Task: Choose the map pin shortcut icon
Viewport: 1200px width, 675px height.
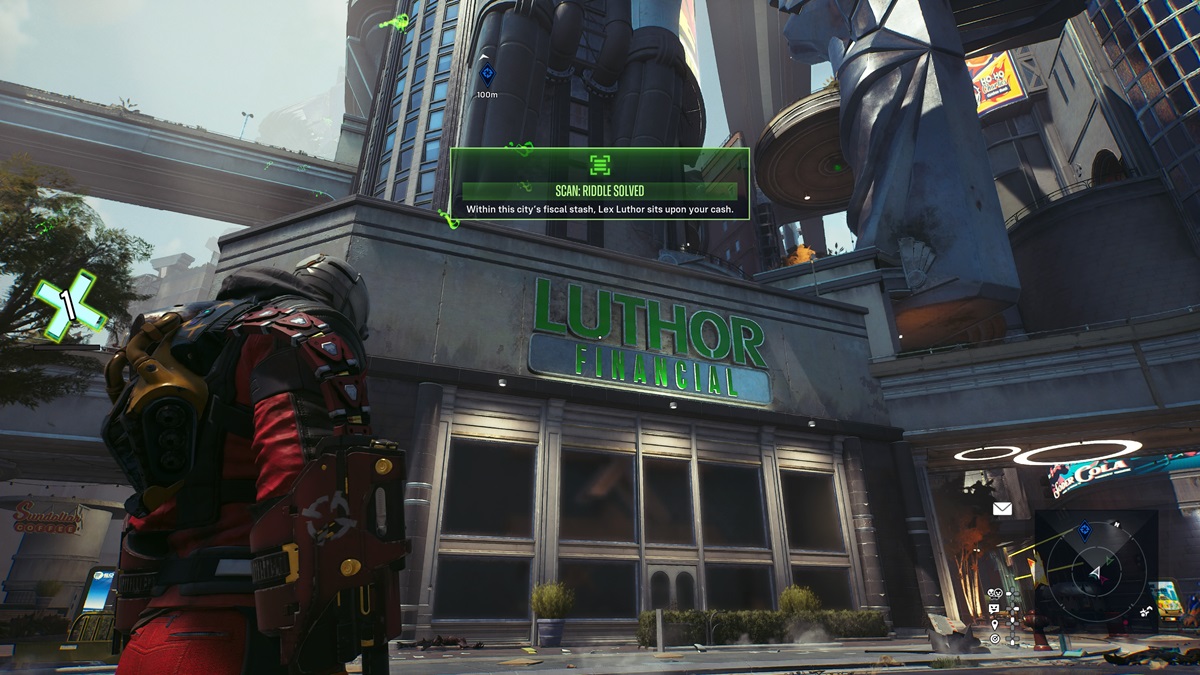Action: (x=994, y=623)
